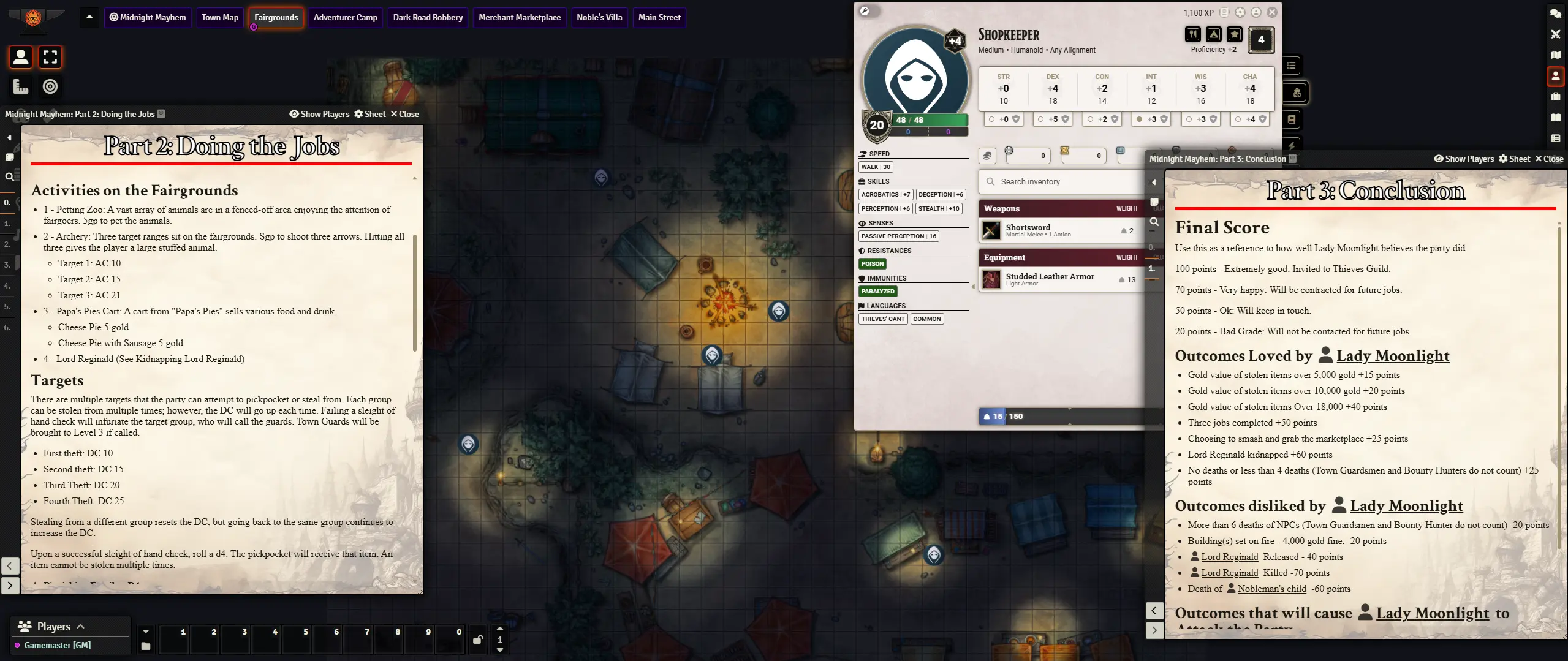Image resolution: width=1568 pixels, height=661 pixels.
Task: Click the Stealth skill tag
Action: [x=938, y=209]
